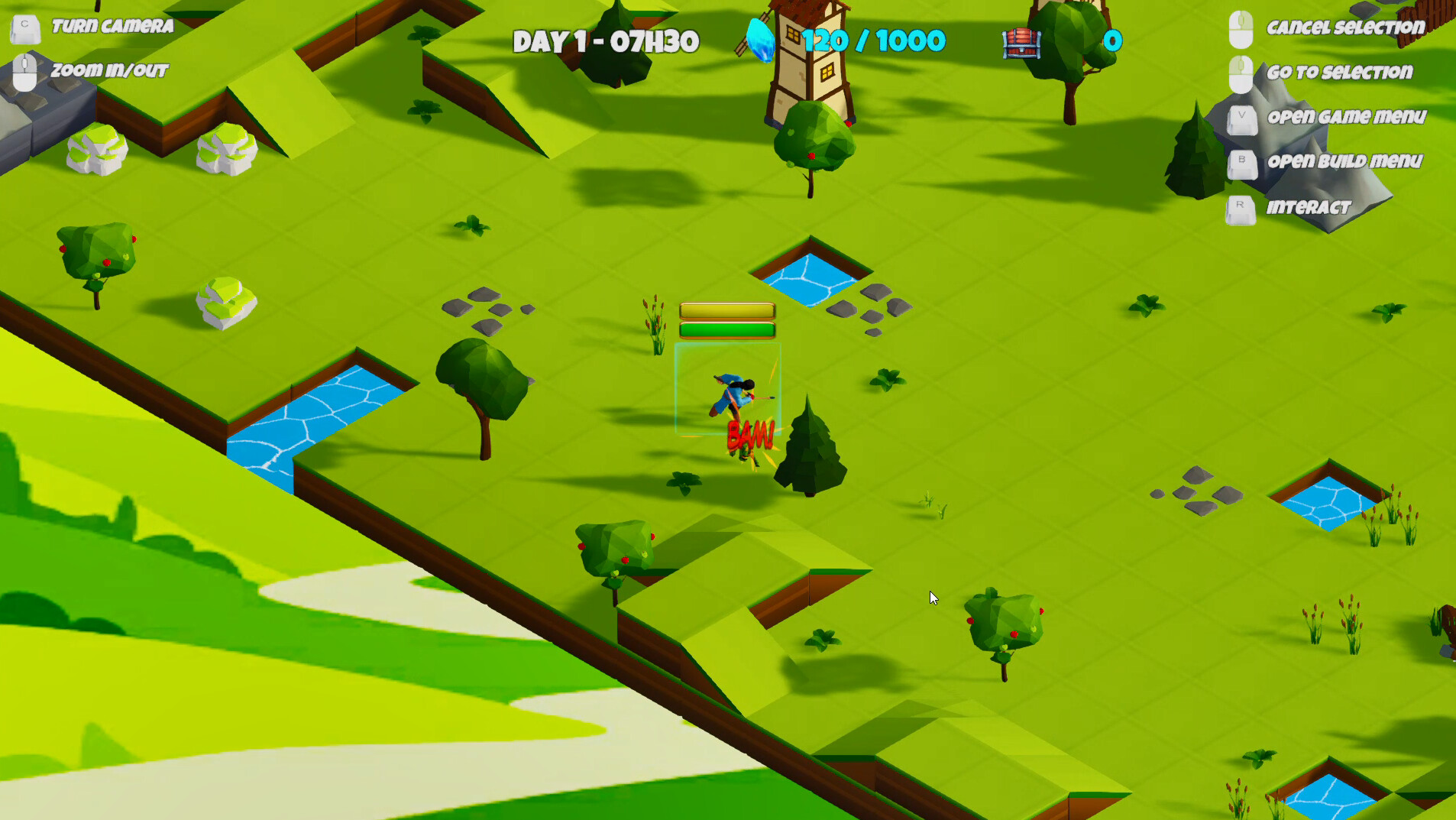1456x820 pixels.
Task: Click the Cancel Selection label
Action: point(1348,28)
